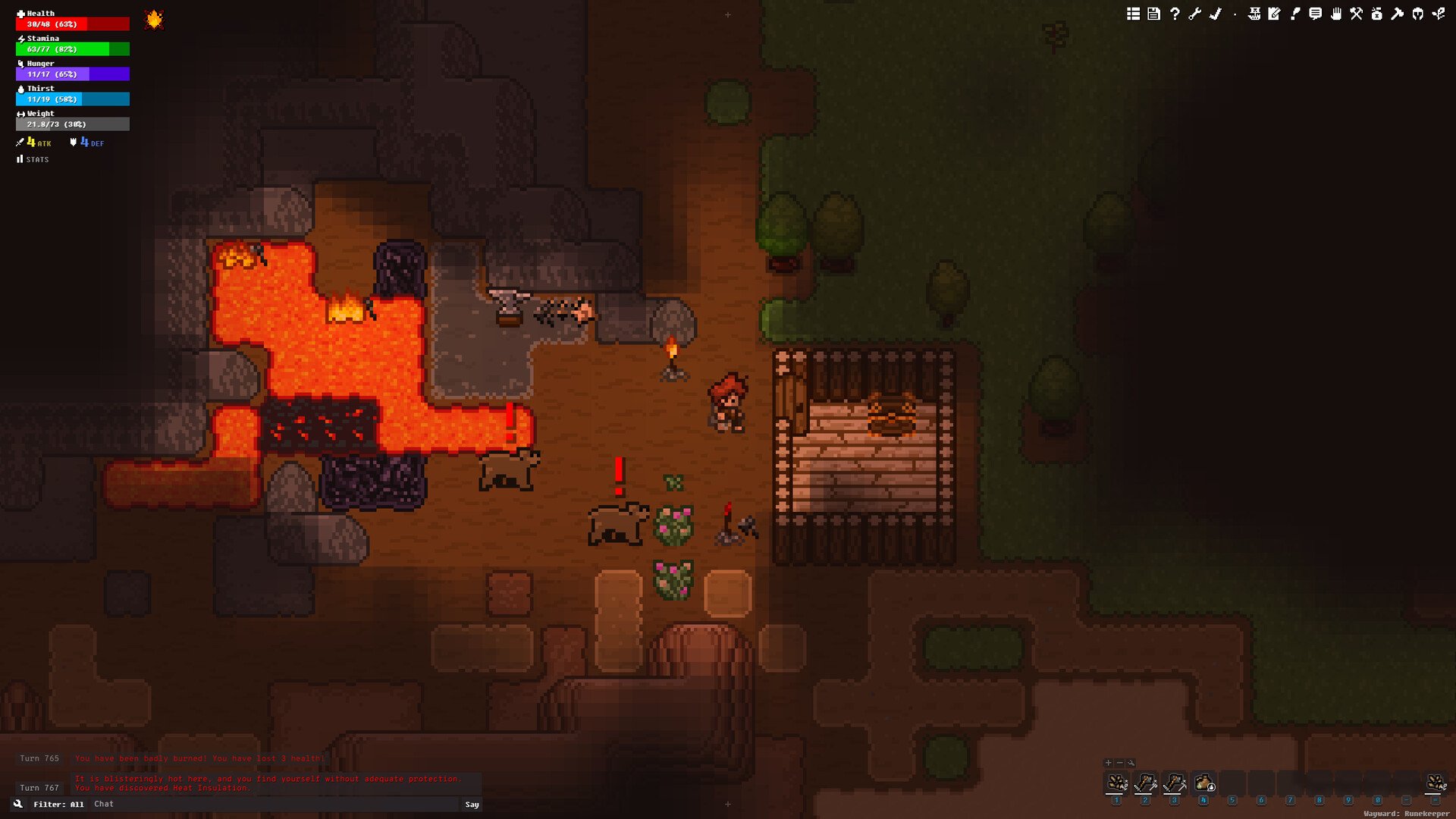The image size is (1456, 819).
Task: Toggle the speech bubble messages panel
Action: click(x=1315, y=14)
